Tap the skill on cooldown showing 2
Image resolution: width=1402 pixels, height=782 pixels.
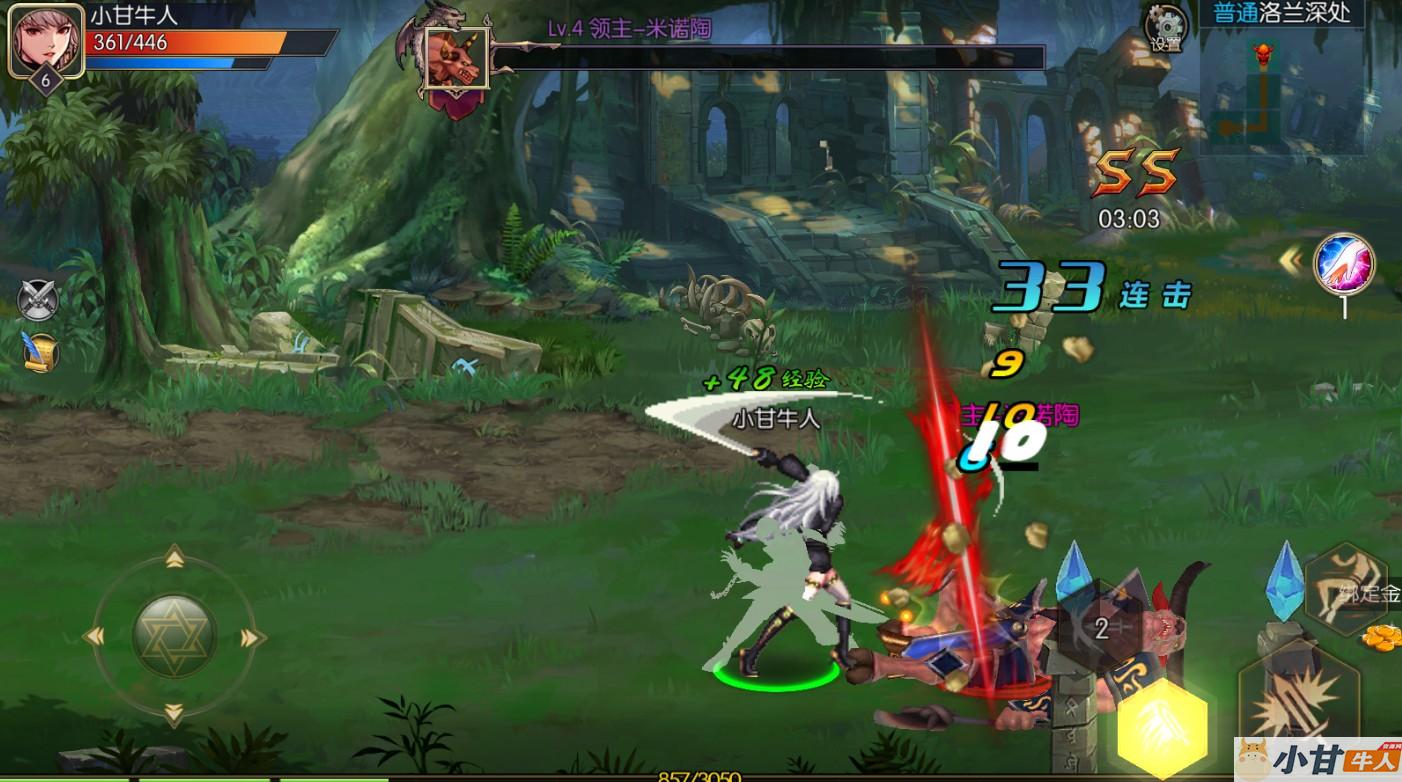coord(1101,629)
